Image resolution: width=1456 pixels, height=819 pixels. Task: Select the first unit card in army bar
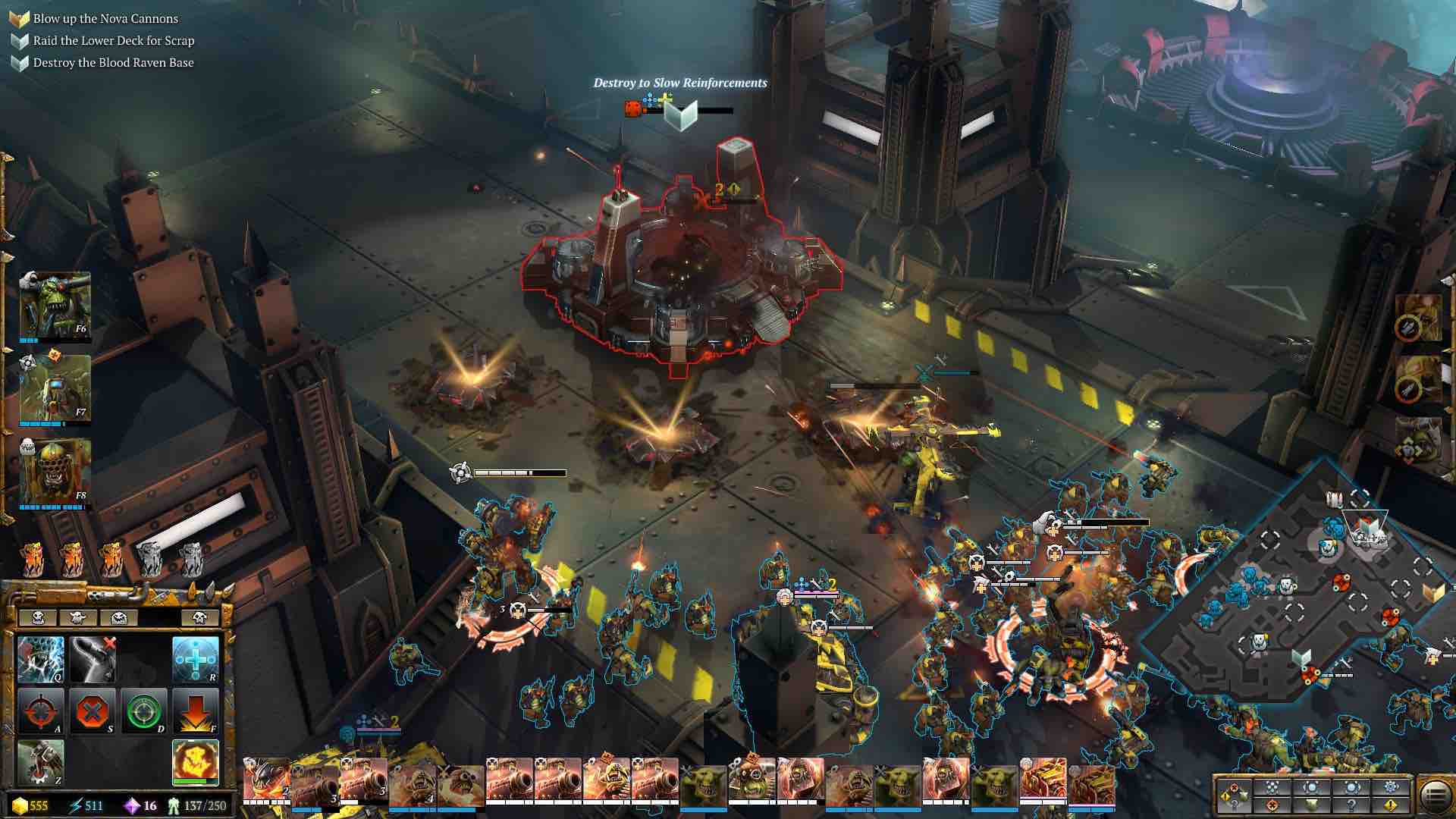point(266,781)
